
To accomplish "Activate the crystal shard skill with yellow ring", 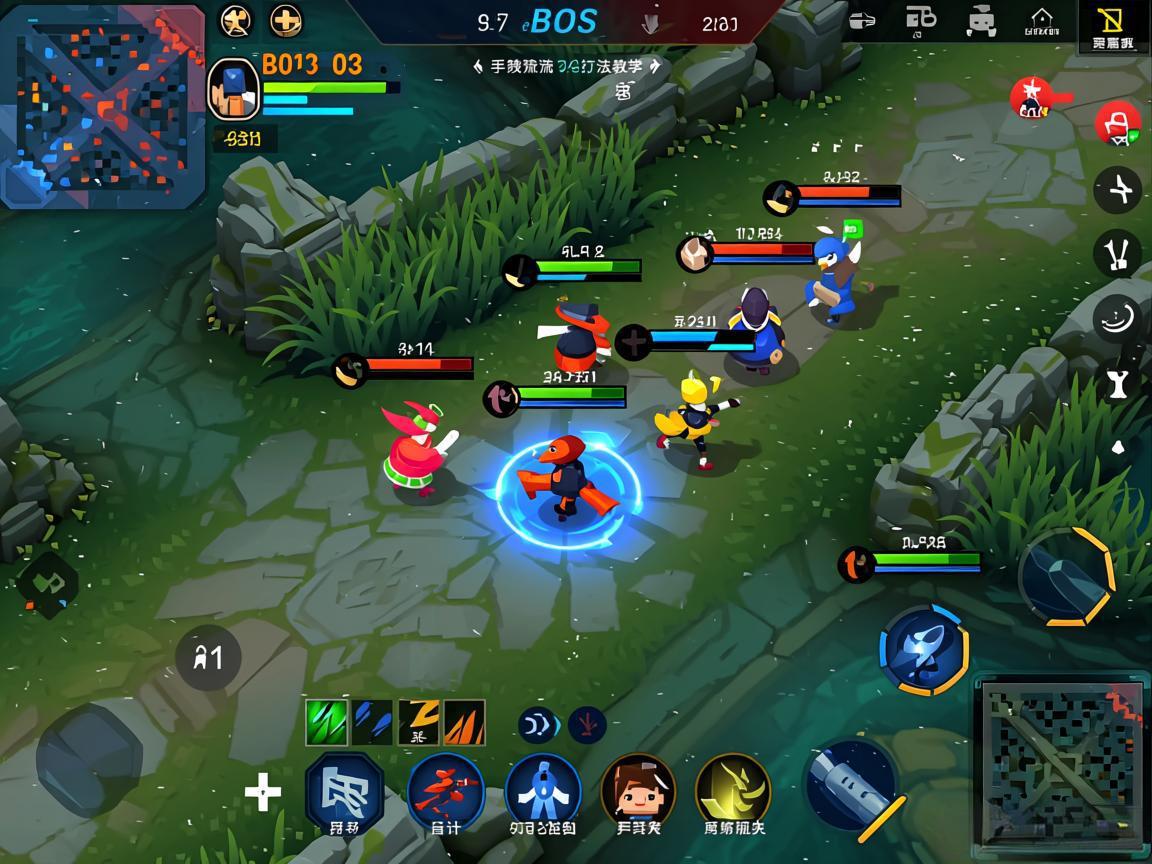I will click(x=1066, y=576).
